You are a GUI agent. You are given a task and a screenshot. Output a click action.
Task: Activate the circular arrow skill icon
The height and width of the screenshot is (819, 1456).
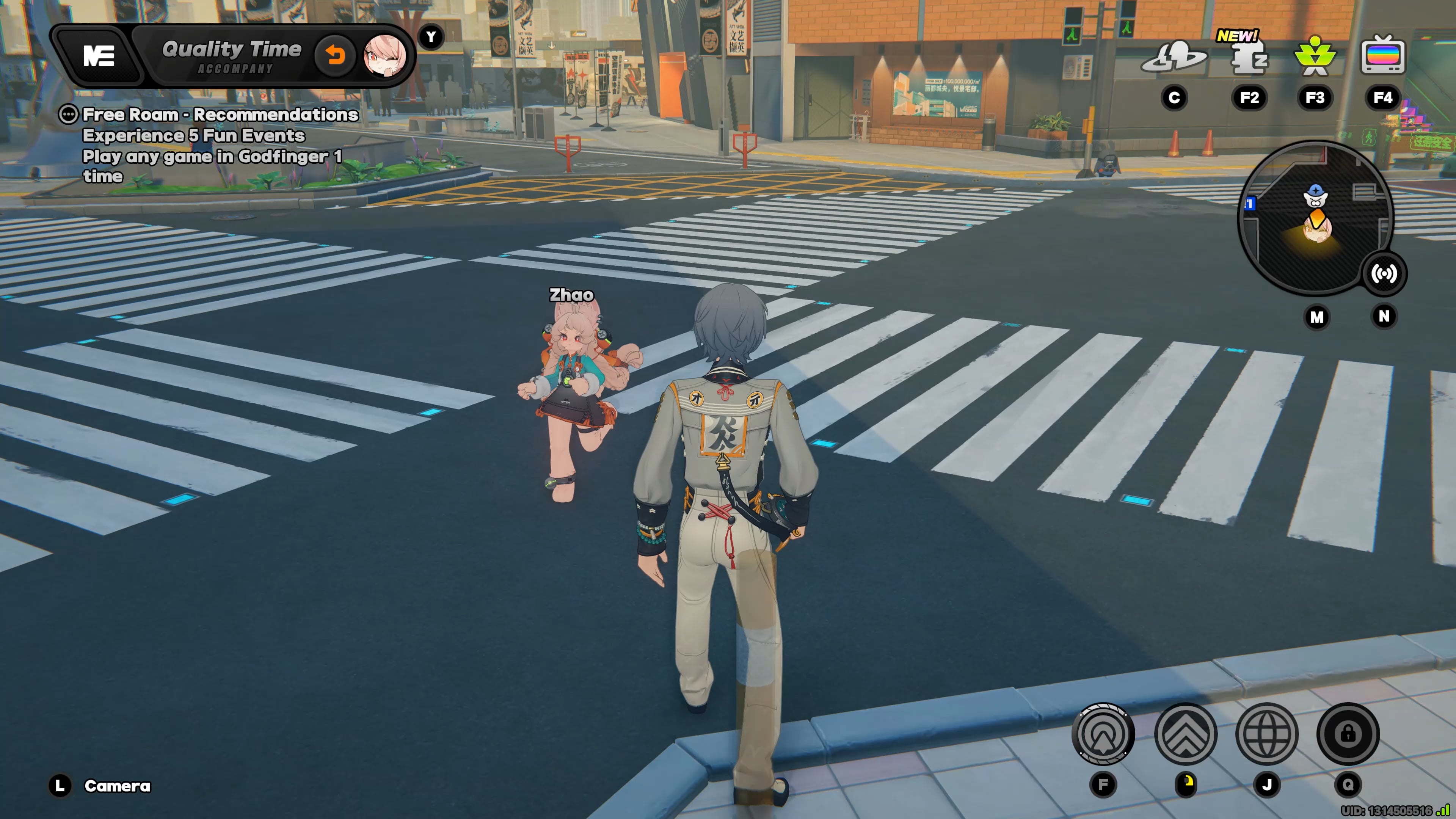(x=1103, y=734)
